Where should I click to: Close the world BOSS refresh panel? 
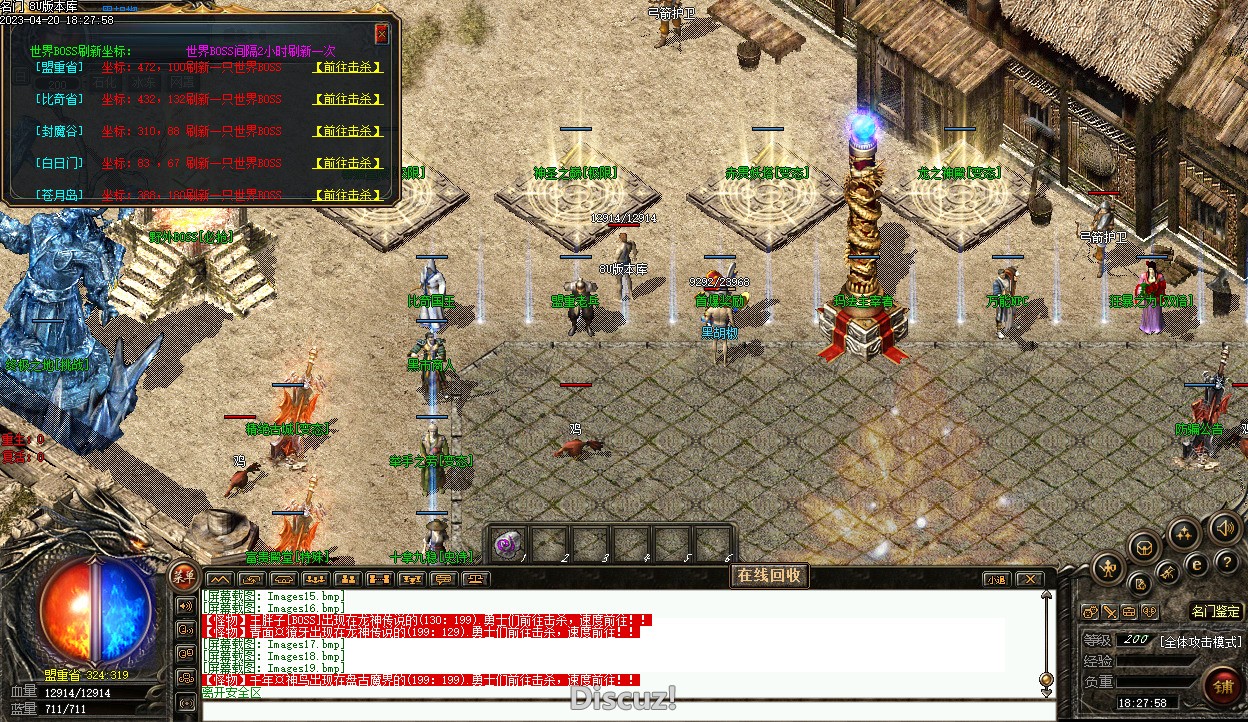(x=381, y=34)
